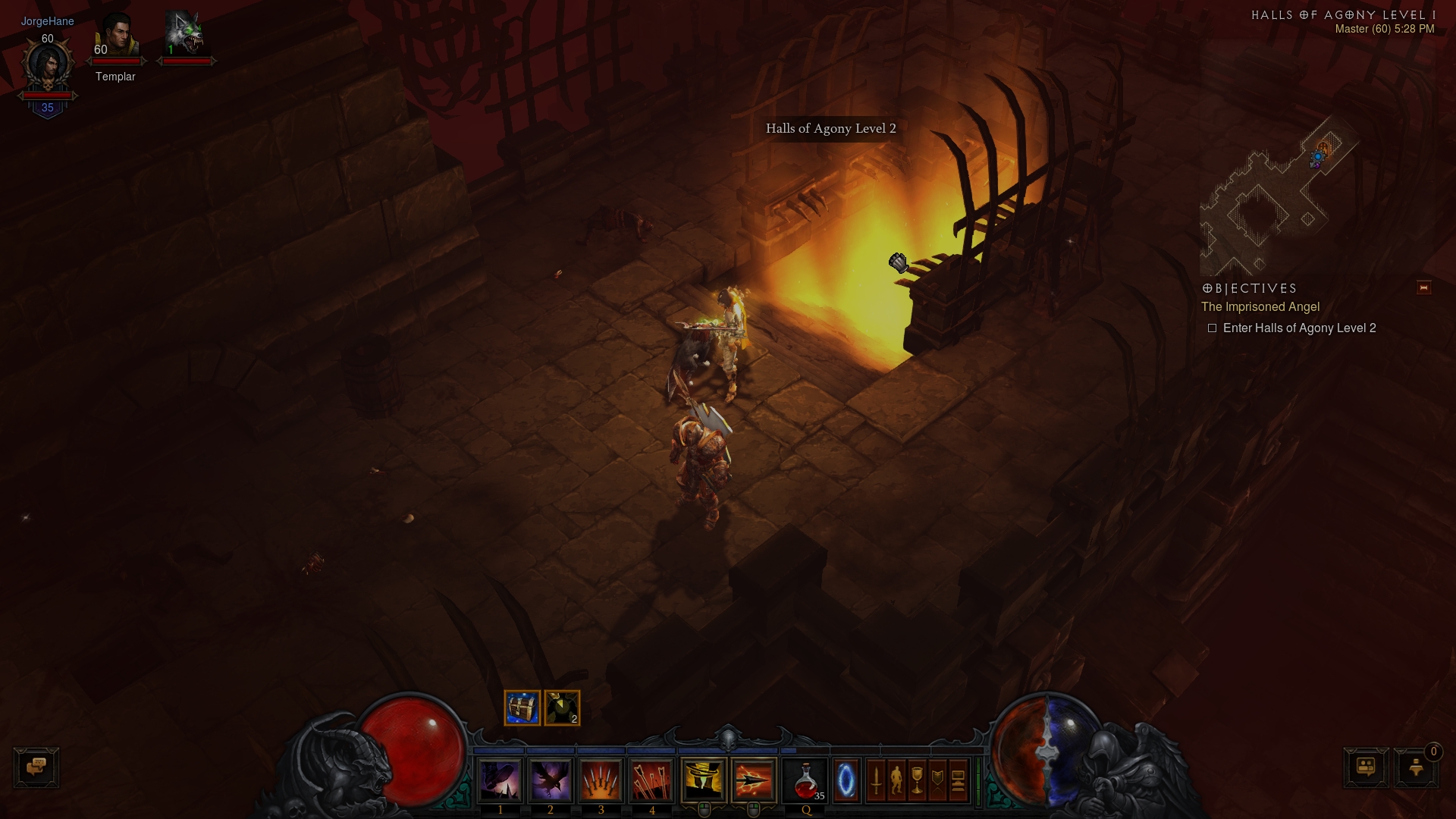Screen dimensions: 1456x819
Task: Click the minimap of Halls of Agony
Action: [x=1274, y=197]
